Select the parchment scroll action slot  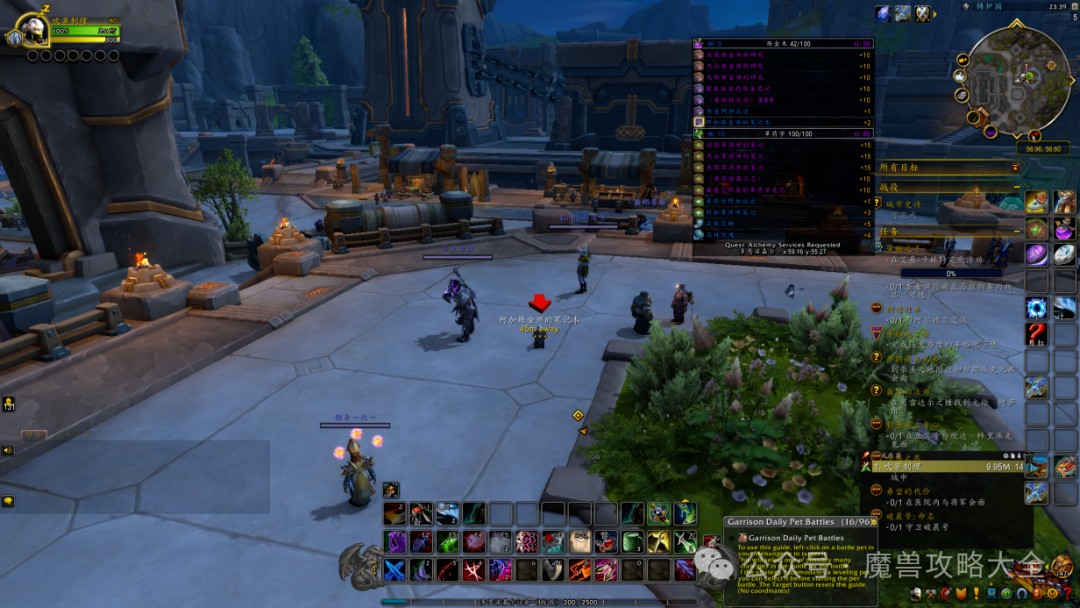point(579,542)
